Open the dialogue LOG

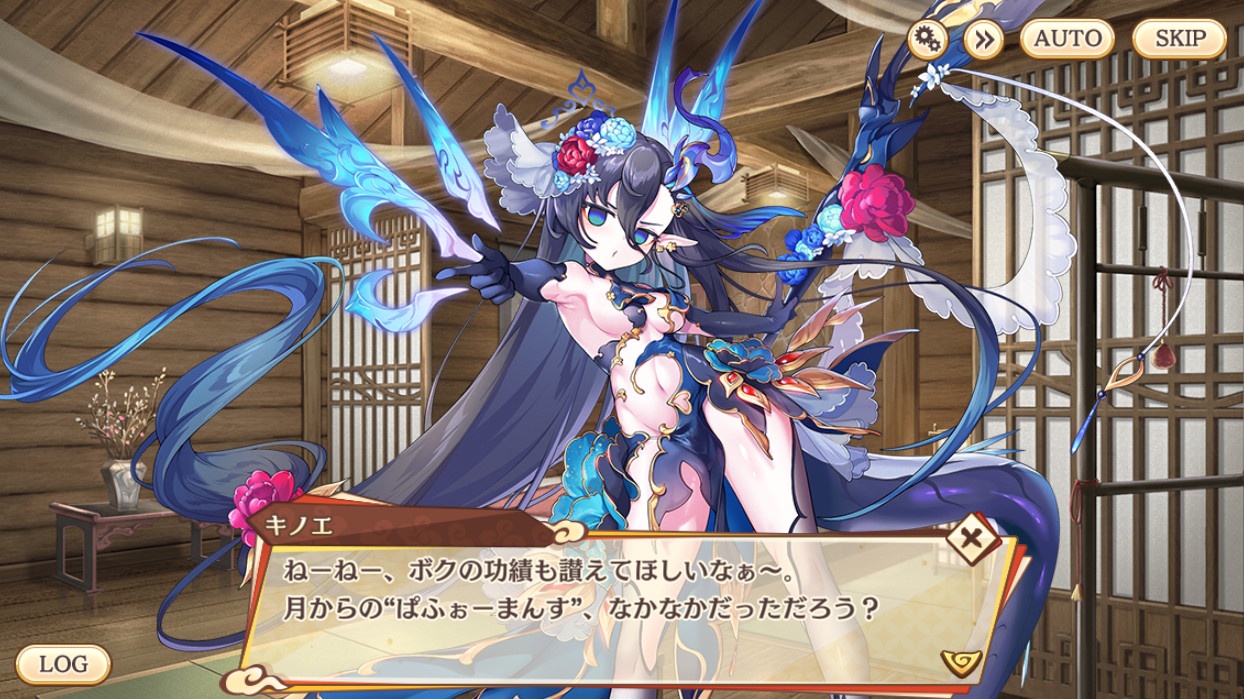click(62, 663)
